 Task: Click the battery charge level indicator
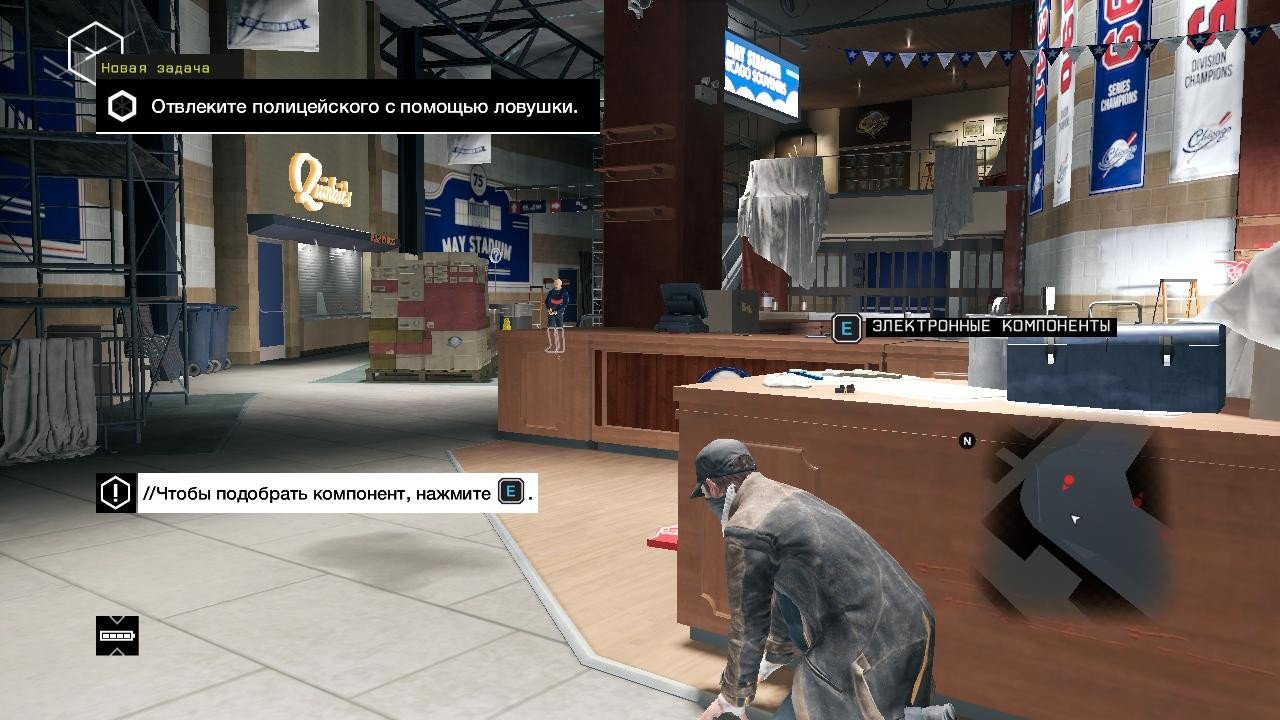click(117, 635)
